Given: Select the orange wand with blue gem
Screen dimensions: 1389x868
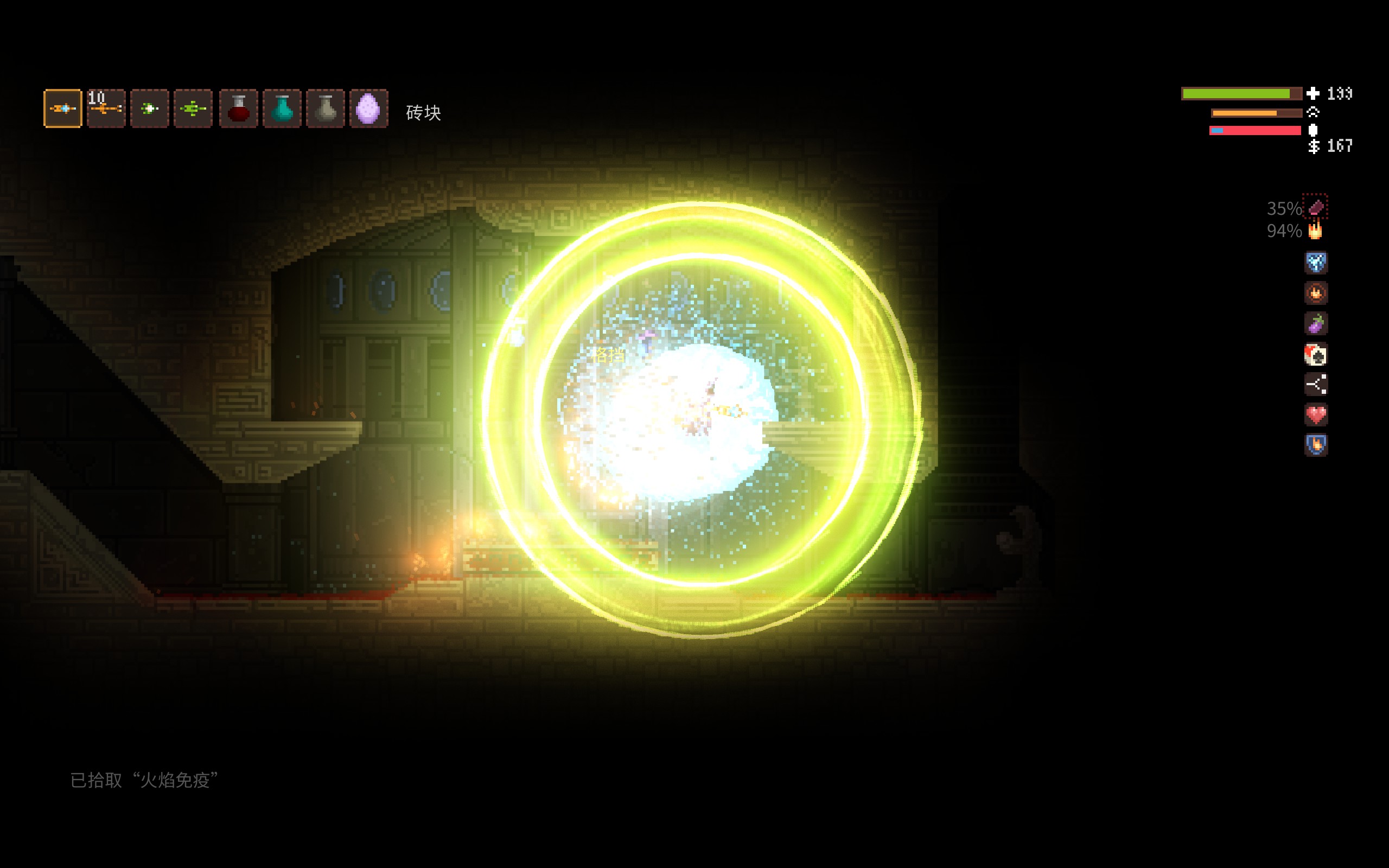Looking at the screenshot, I should (x=63, y=108).
